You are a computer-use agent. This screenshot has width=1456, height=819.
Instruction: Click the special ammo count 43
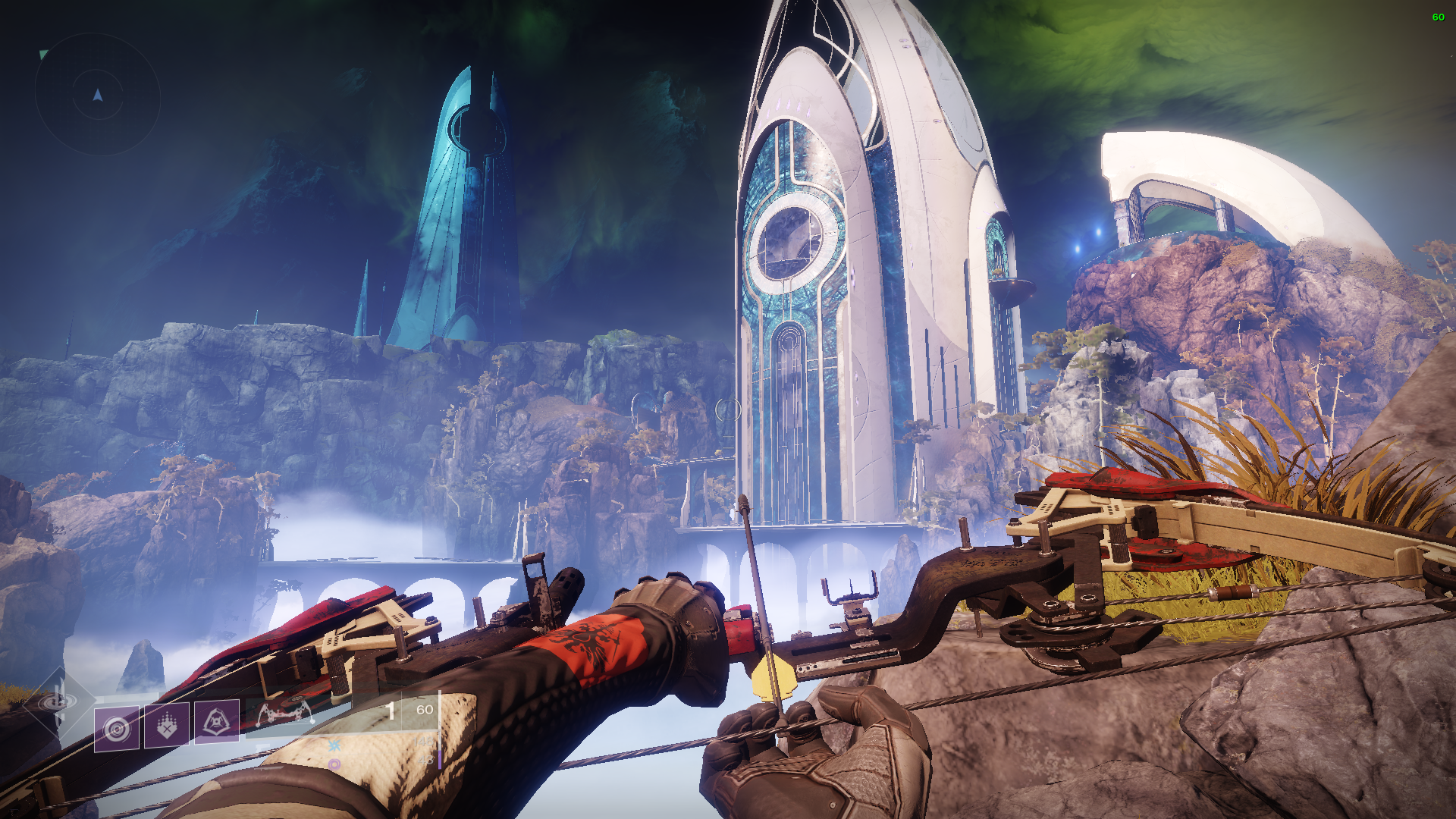[425, 760]
